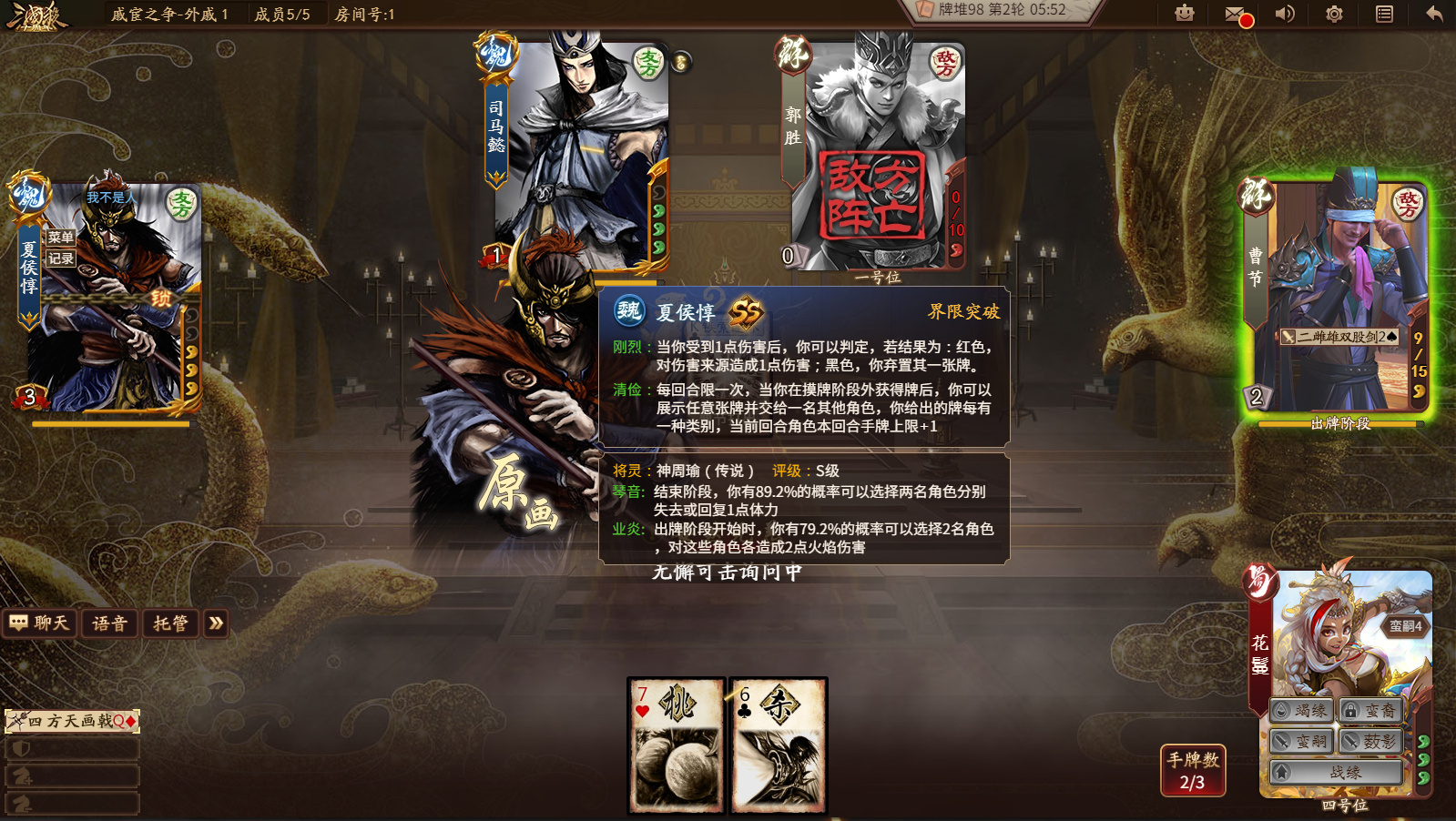Open the game settings gear
Screen dimensions: 1456x821
coord(1332,15)
